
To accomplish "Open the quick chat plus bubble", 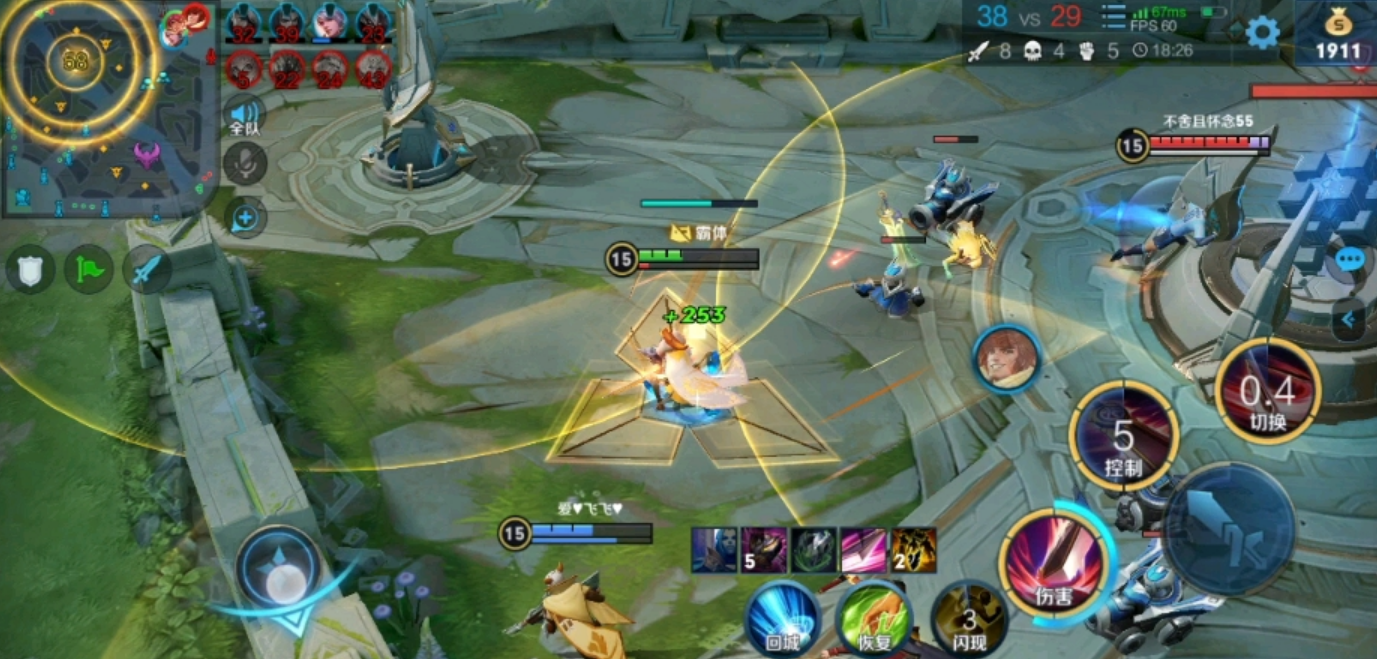I will coord(244,217).
